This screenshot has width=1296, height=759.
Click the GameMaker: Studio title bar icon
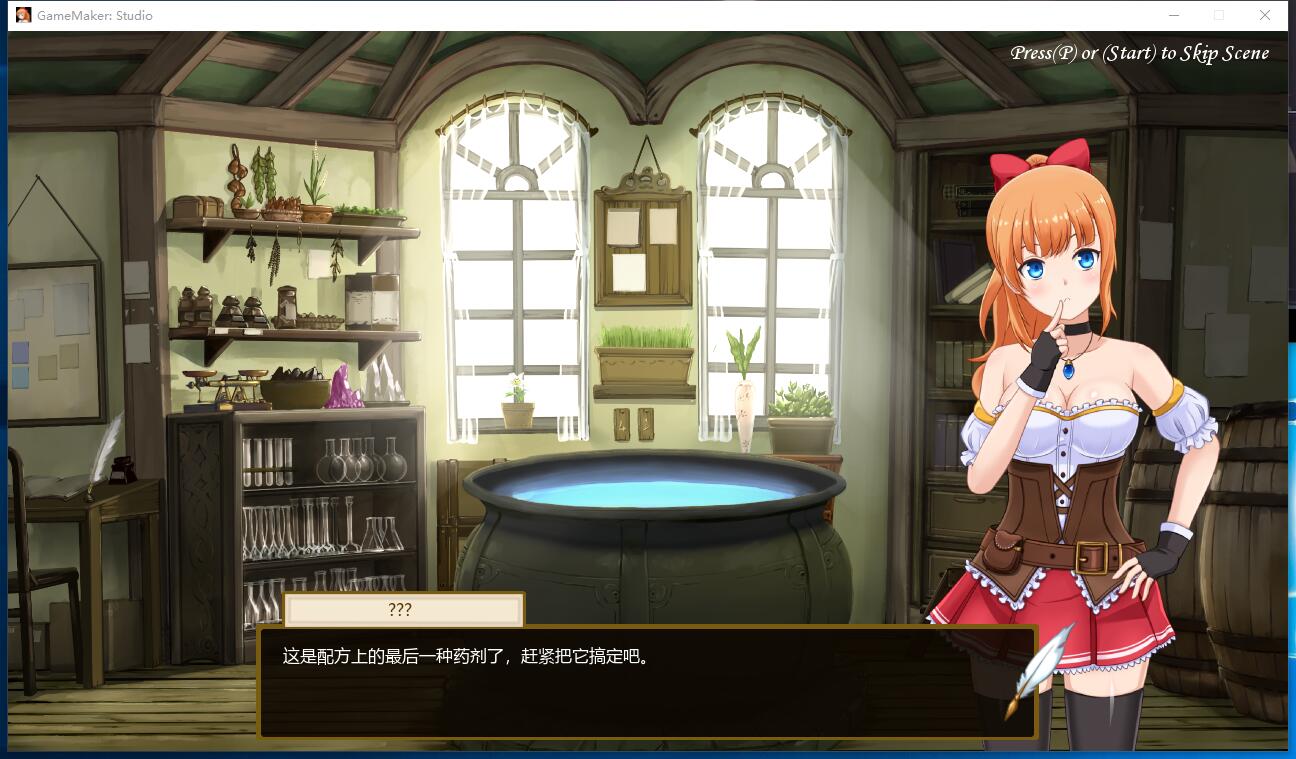pos(22,15)
